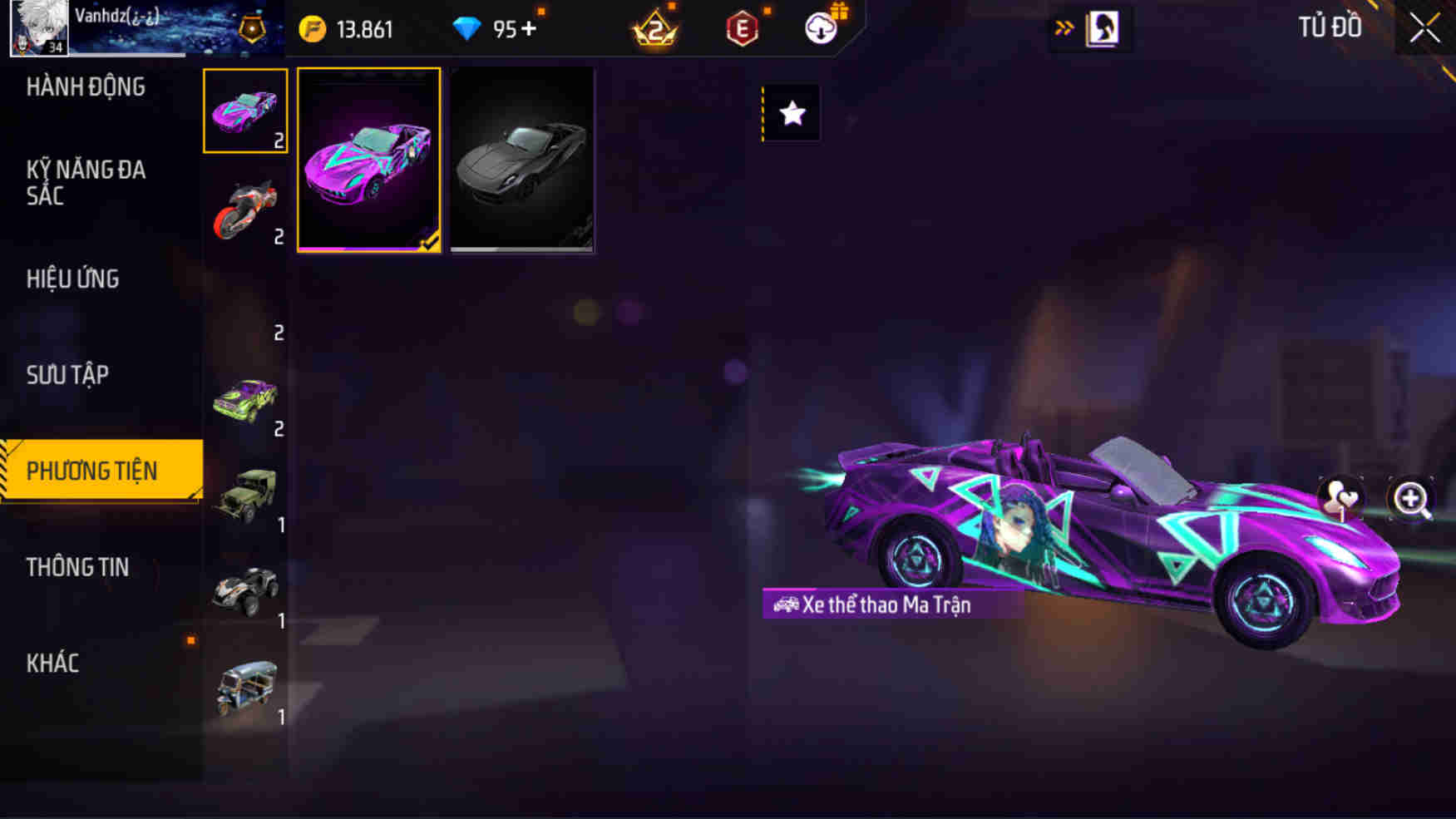Viewport: 1456px width, 819px height.
Task: Toggle the favorite star for this vehicle
Action: point(791,114)
